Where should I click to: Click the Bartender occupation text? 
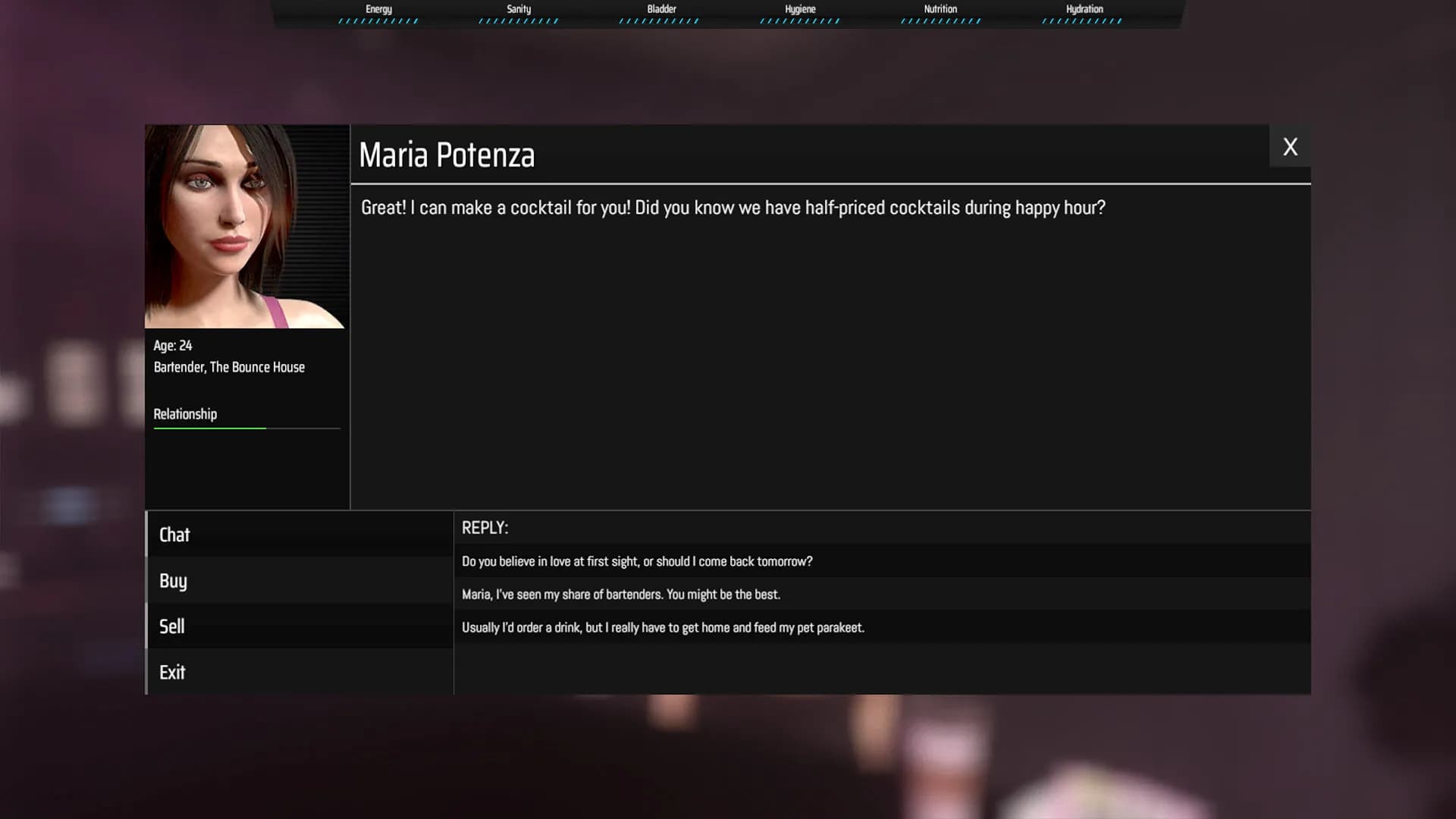pyautogui.click(x=229, y=367)
